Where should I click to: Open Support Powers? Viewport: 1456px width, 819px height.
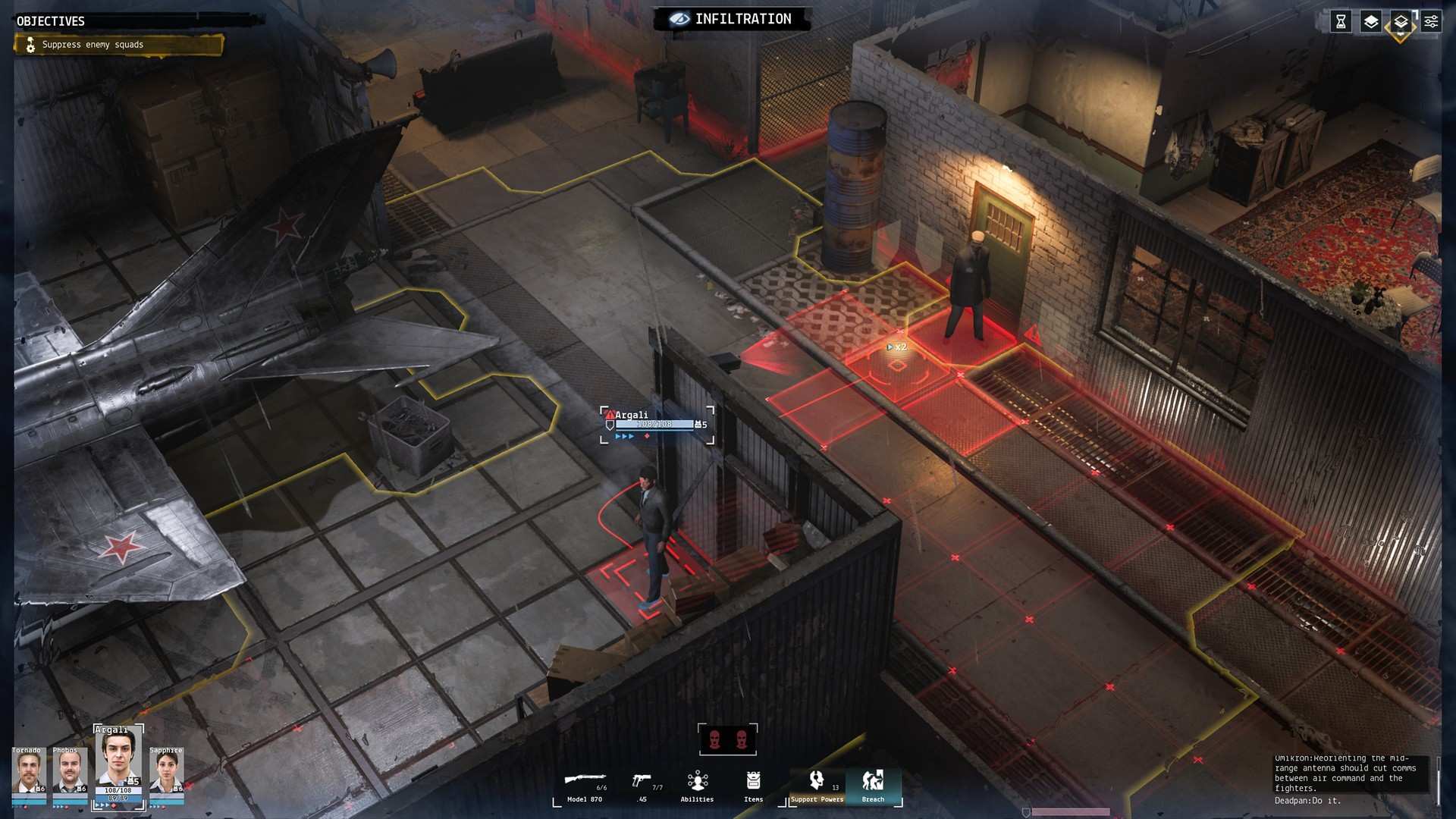[x=816, y=785]
